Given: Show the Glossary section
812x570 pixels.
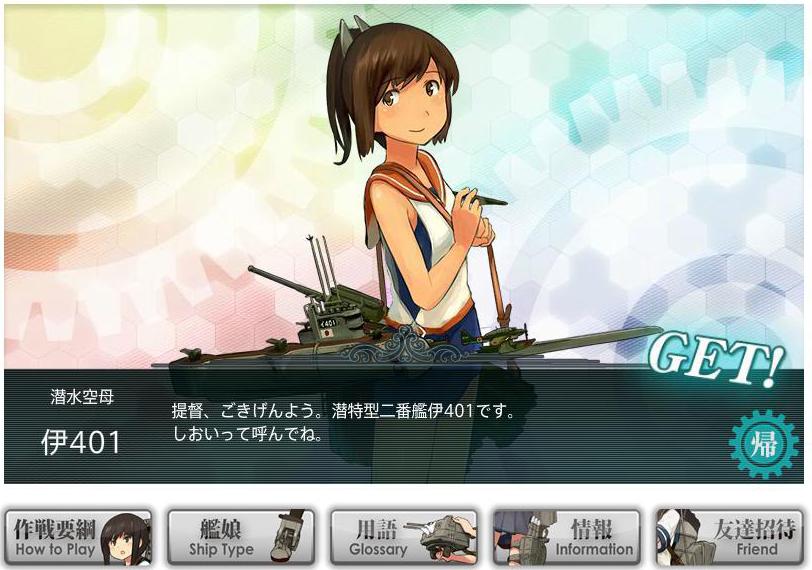Looking at the screenshot, I should click(x=403, y=538).
